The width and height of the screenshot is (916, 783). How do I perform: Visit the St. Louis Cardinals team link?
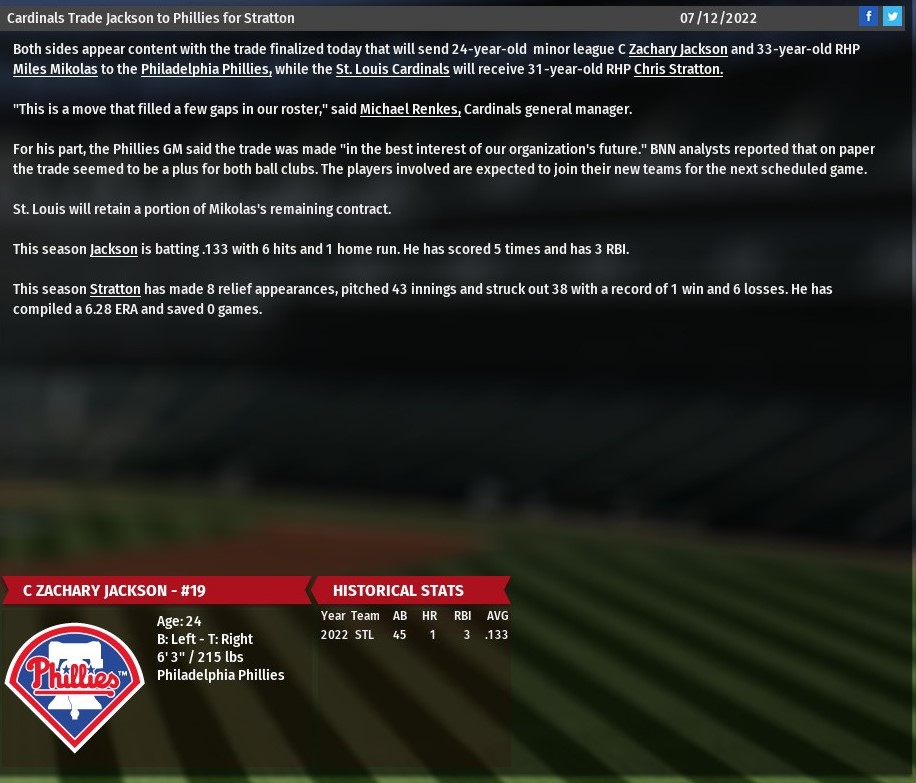coord(392,69)
